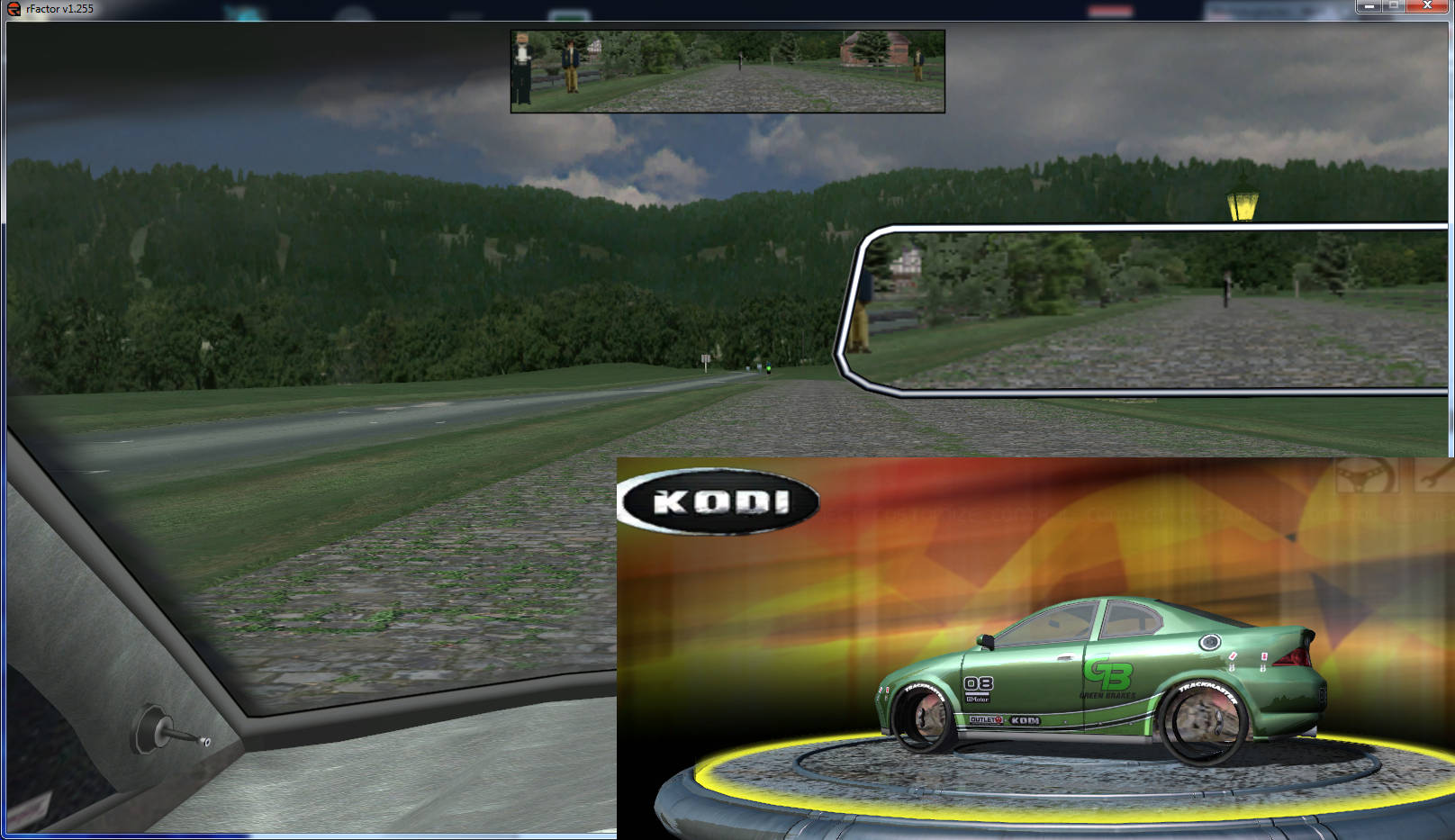Minimize the rFactor window
The image size is (1455, 840).
pyautogui.click(x=1369, y=6)
